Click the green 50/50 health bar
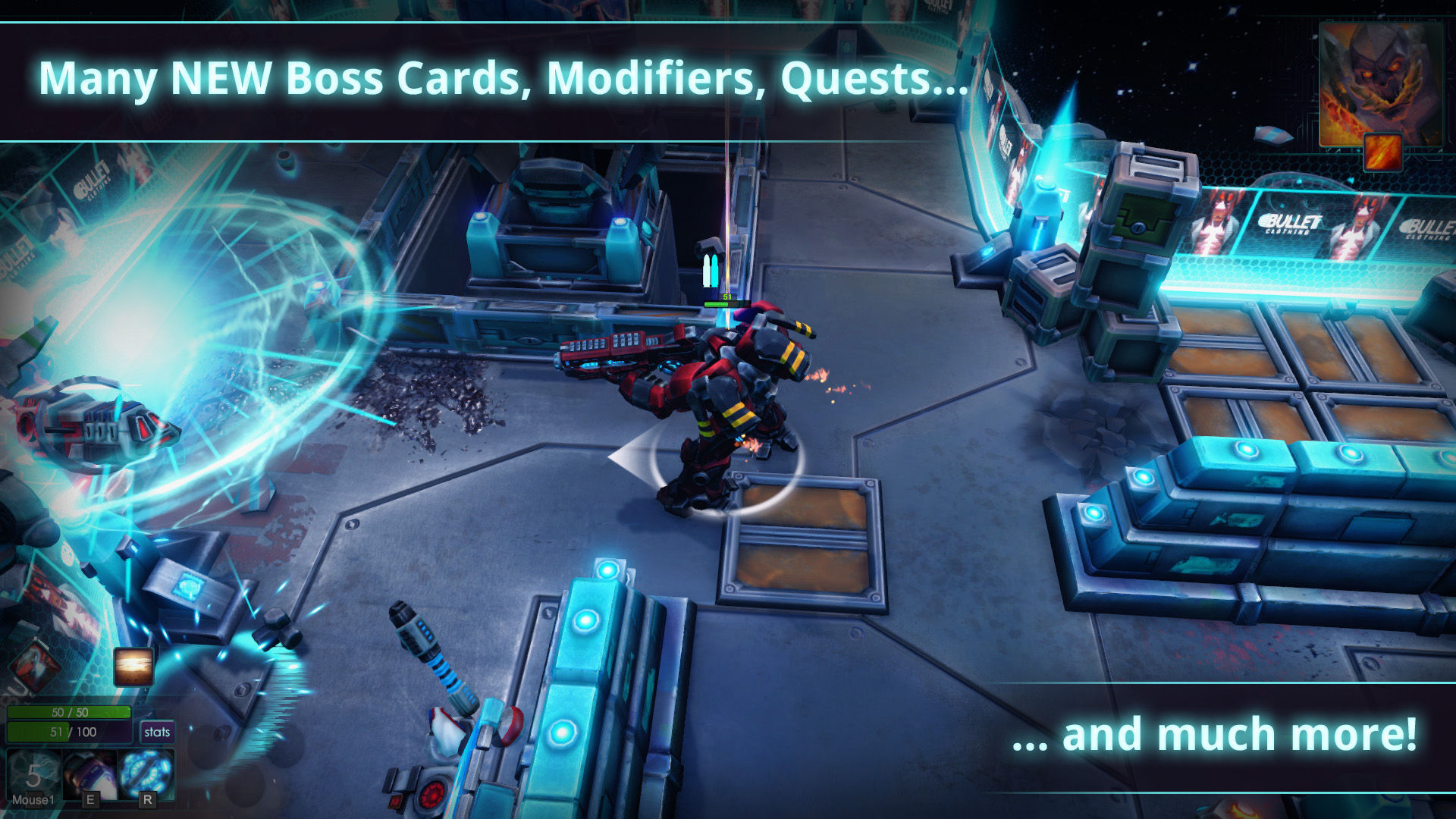The width and height of the screenshot is (1456, 819). (69, 711)
